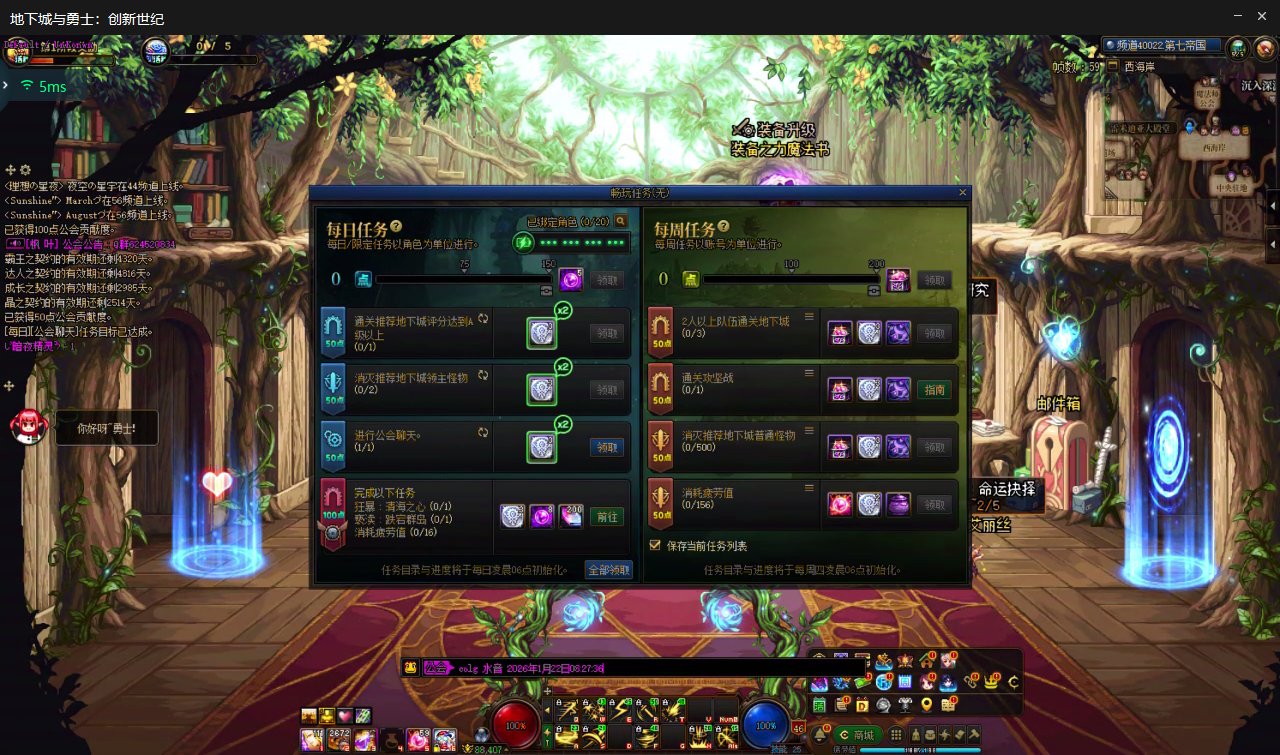
Task: Click the 全部领取 claim-all button
Action: pos(609,570)
